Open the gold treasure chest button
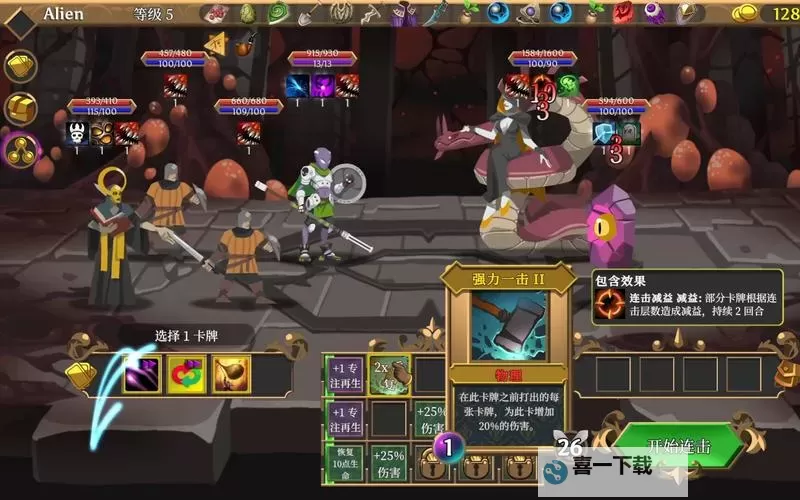 [21, 109]
